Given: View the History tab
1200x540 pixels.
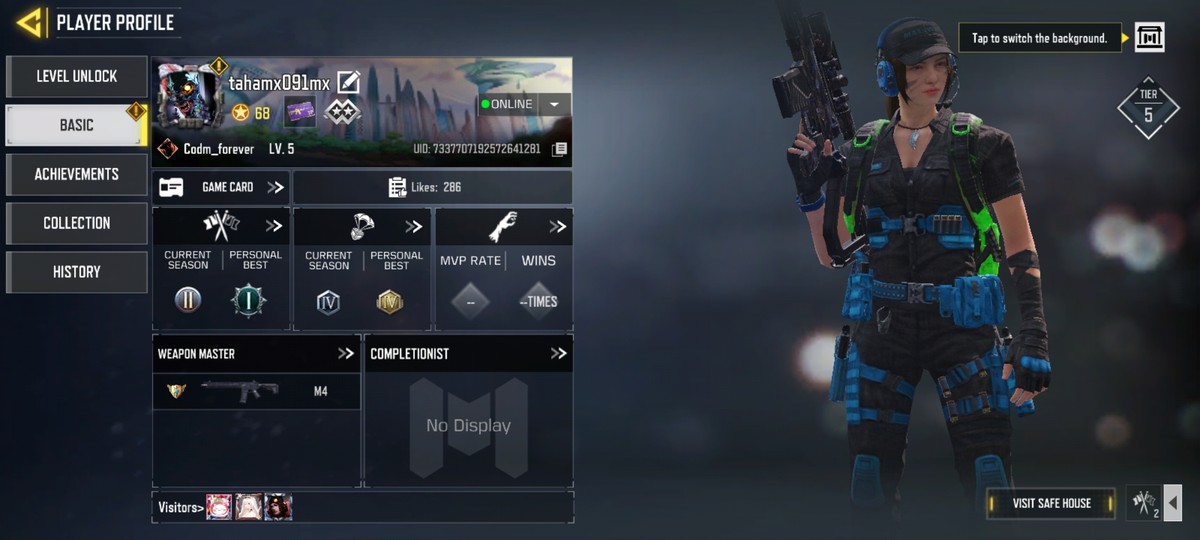Looking at the screenshot, I should click(x=77, y=272).
